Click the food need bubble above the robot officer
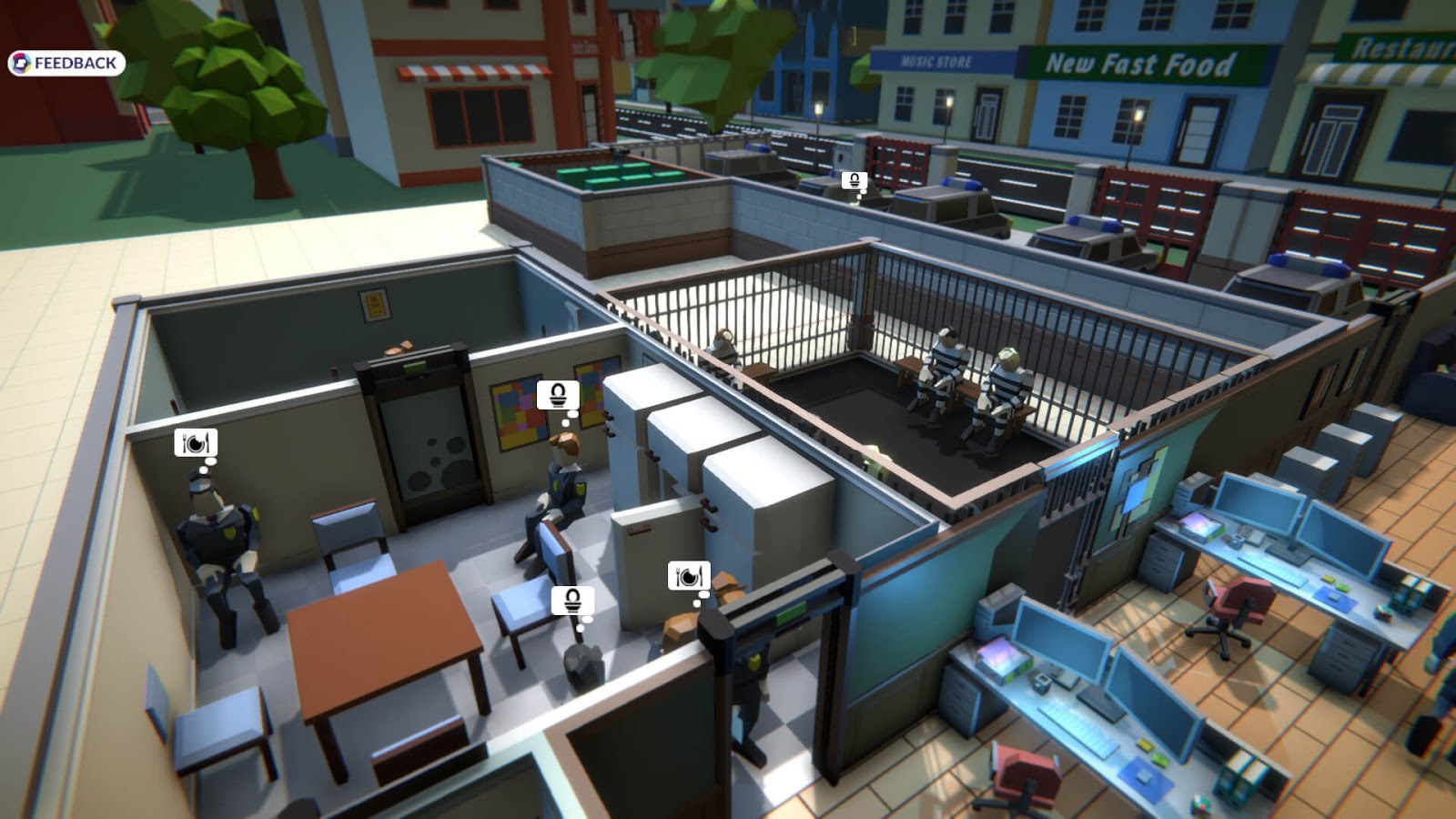Screen dimensions: 1456x819 coord(194,445)
